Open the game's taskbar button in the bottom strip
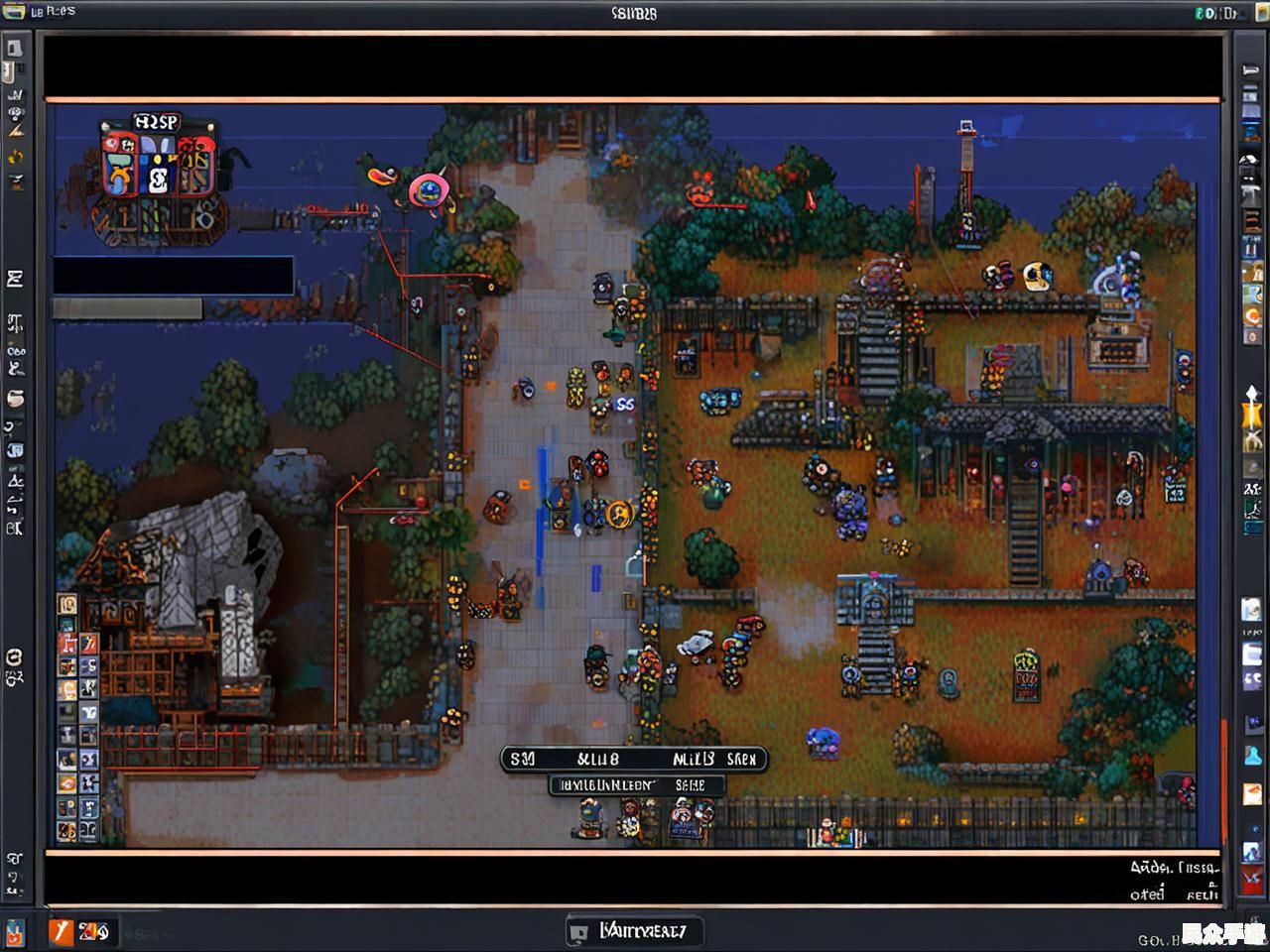 tap(634, 931)
